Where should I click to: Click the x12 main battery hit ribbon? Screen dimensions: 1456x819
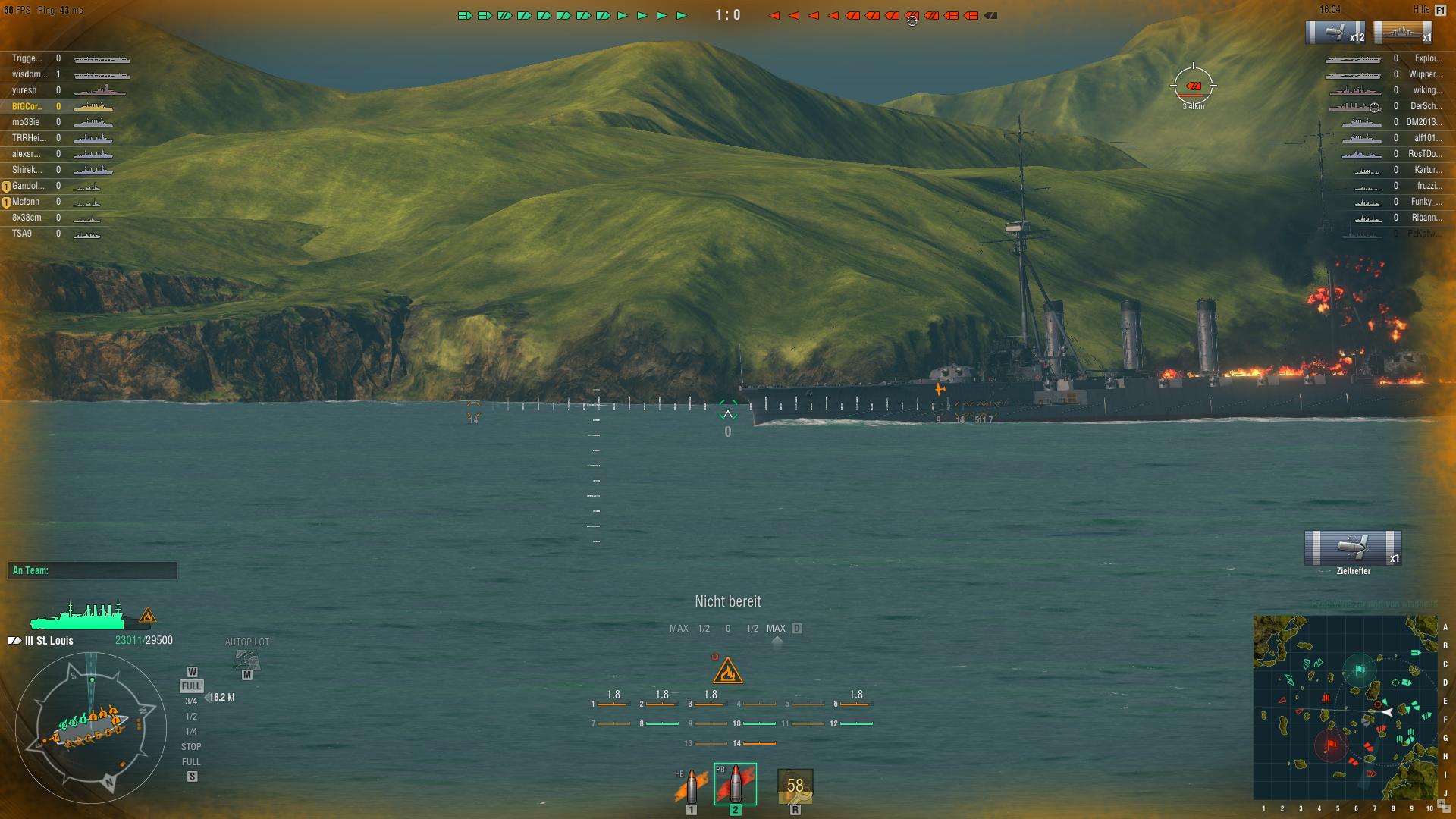(1336, 32)
